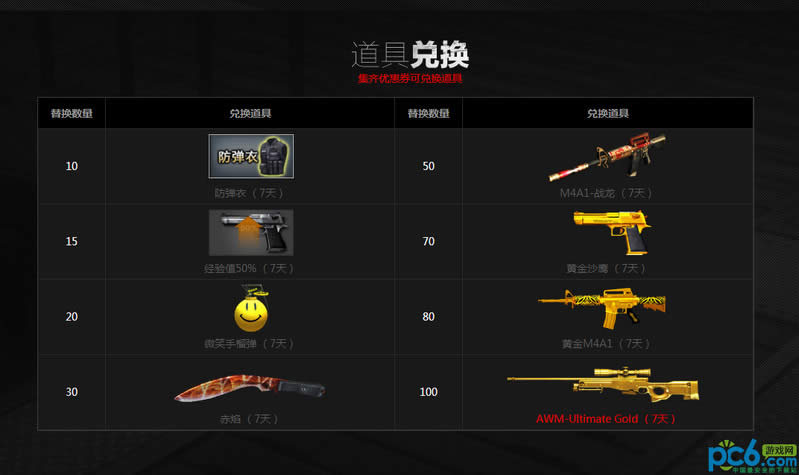Select the golden Desert Eagle 黄金沙鹰

click(606, 234)
